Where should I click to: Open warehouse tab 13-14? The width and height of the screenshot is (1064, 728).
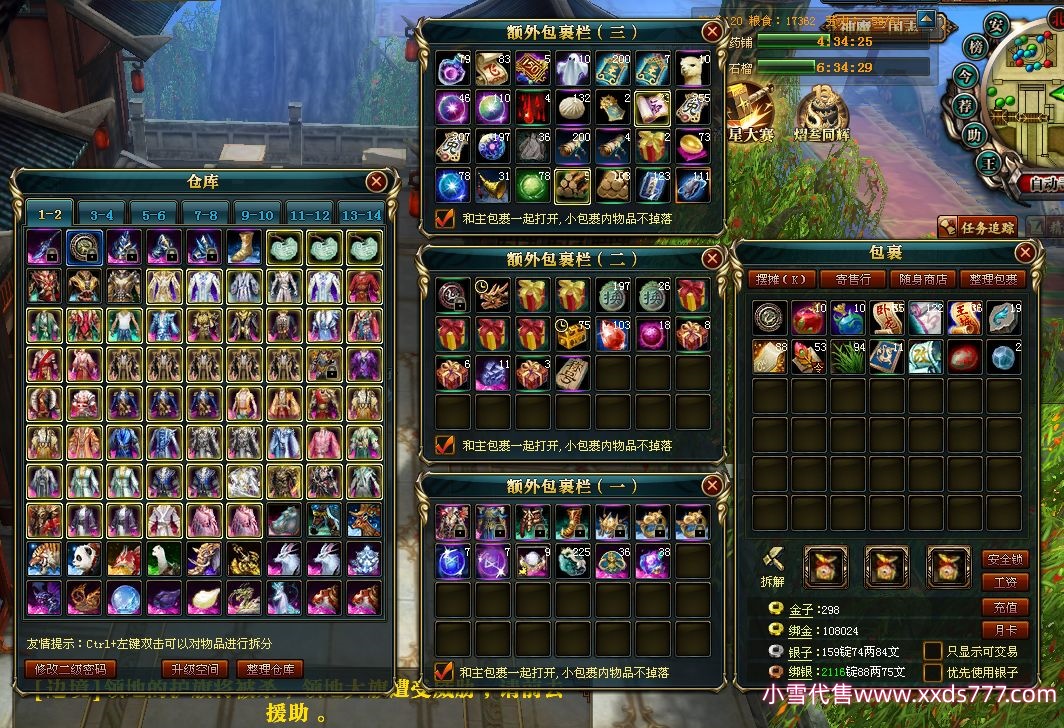pos(361,214)
